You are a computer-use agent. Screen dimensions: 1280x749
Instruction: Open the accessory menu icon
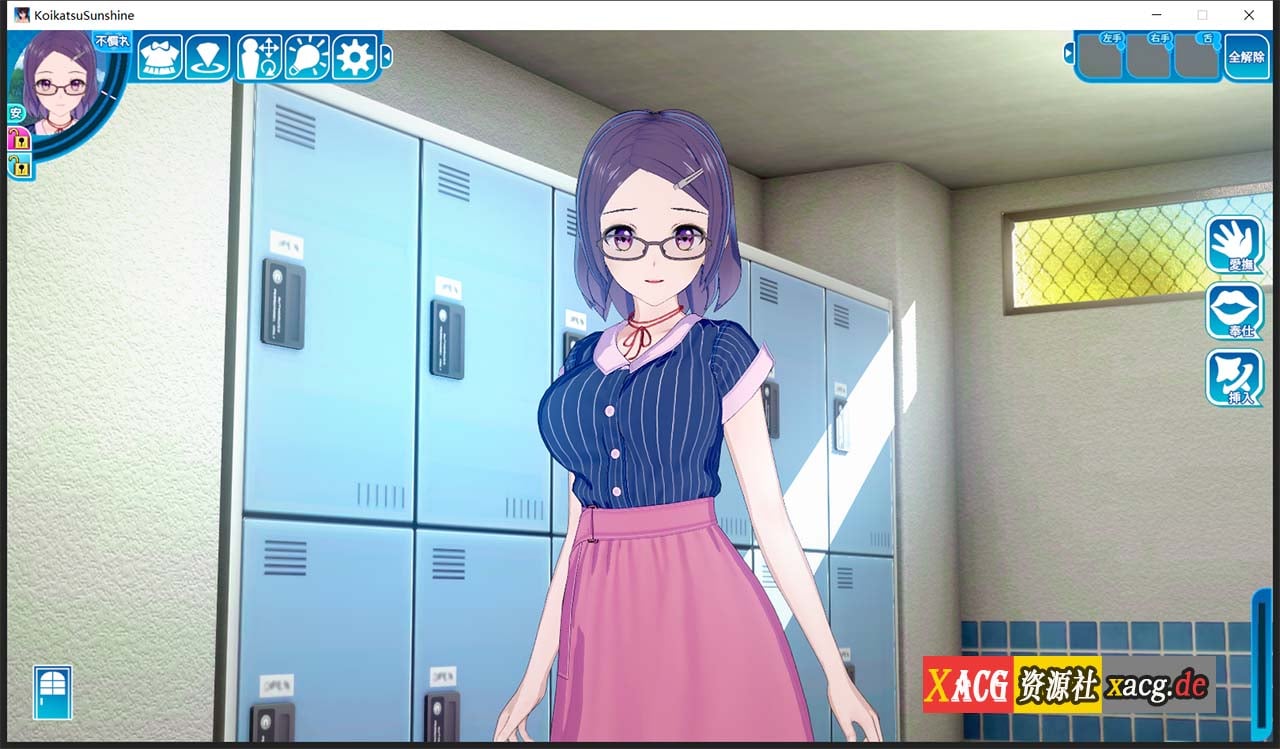pyautogui.click(x=209, y=57)
